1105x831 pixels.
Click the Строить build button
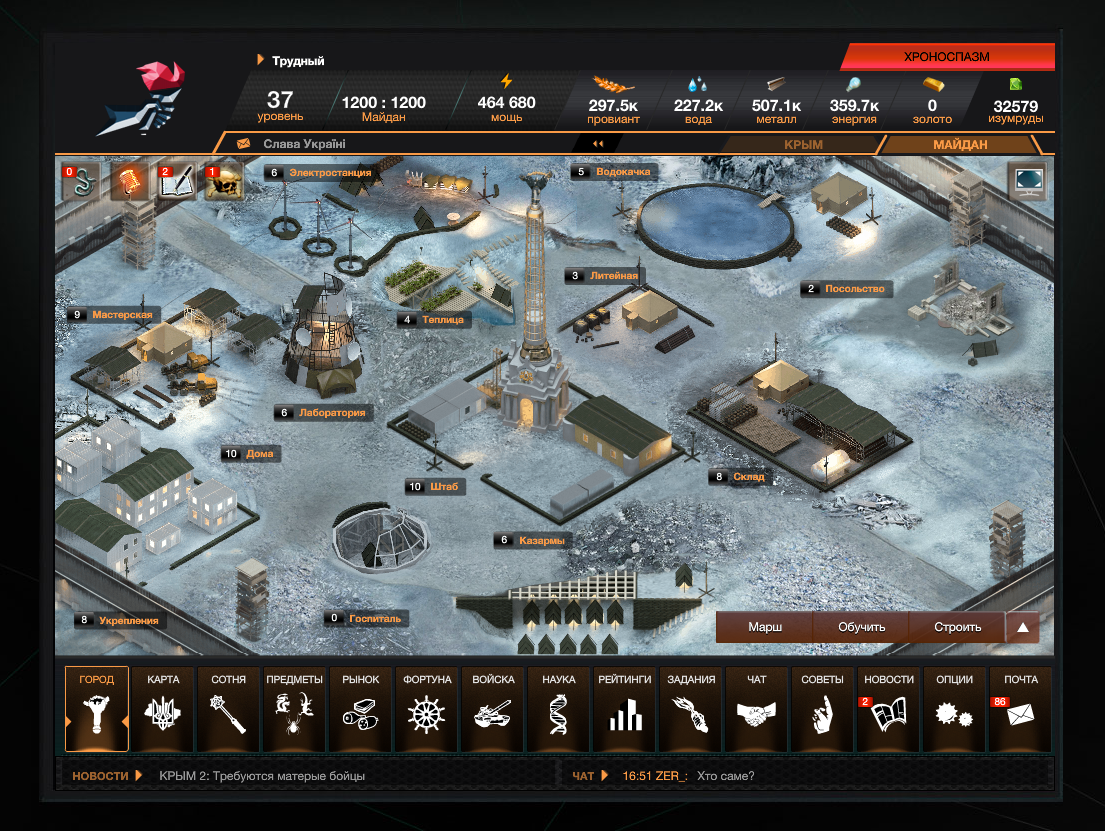tap(957, 628)
